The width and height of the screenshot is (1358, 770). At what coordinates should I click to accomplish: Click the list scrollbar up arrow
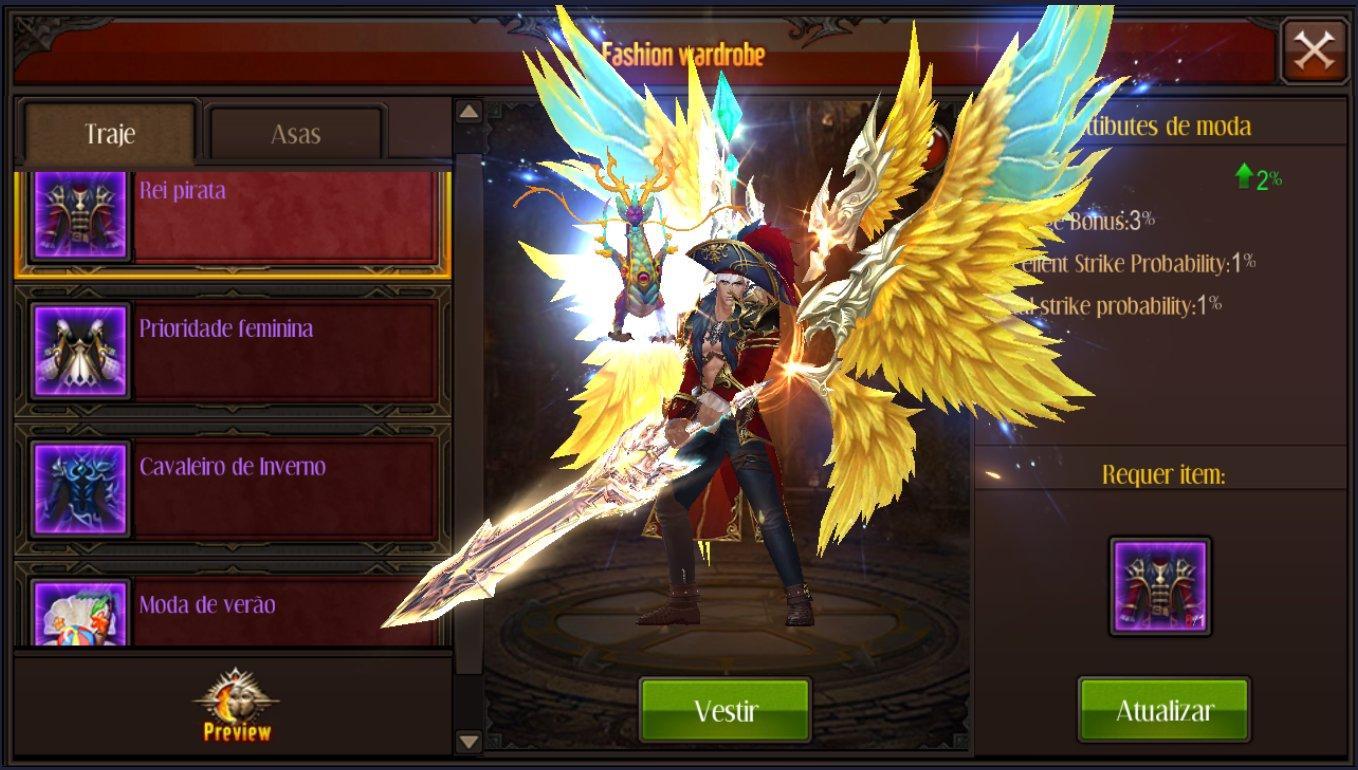[469, 112]
